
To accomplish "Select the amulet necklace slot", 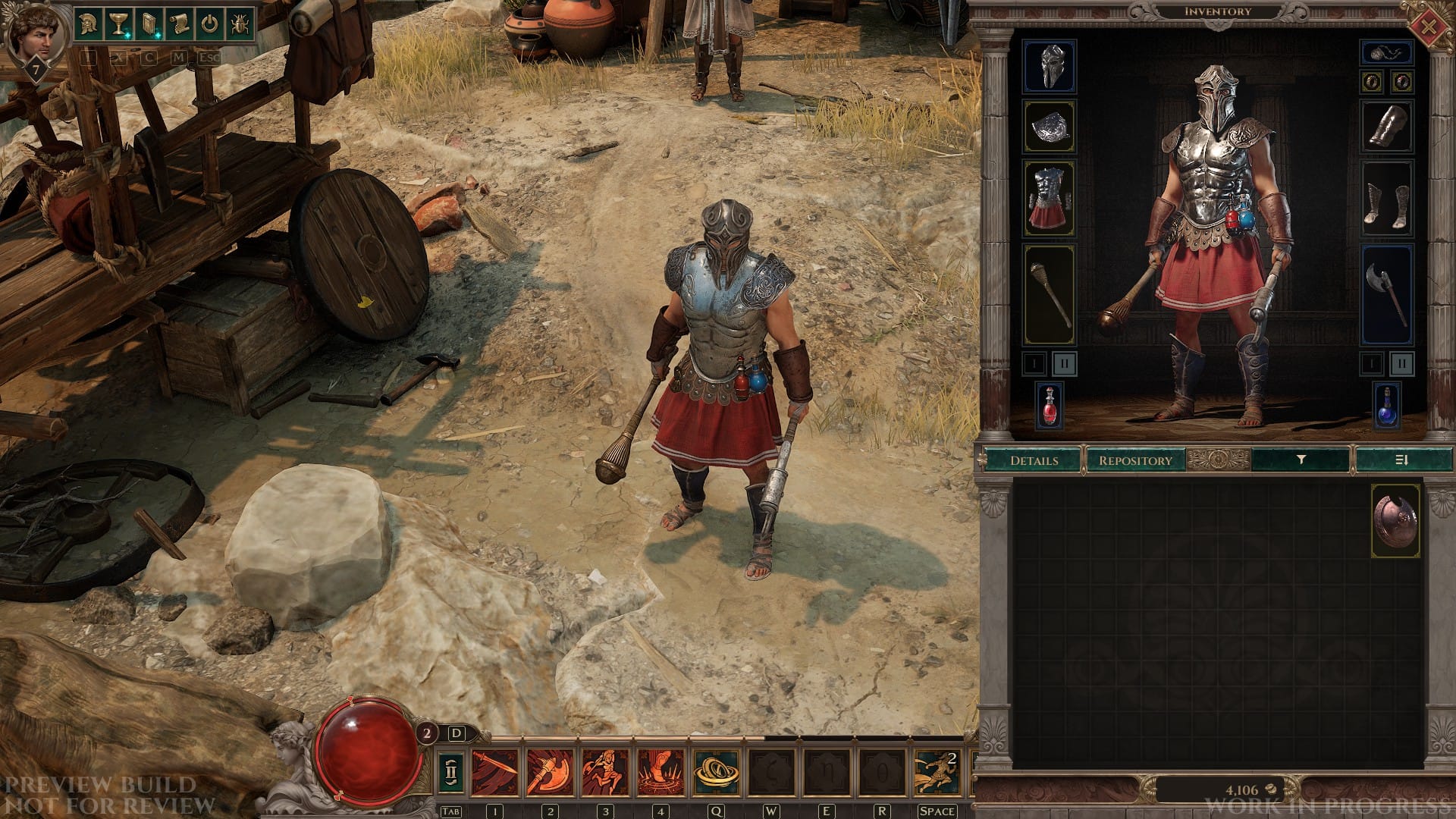I will pos(1387,53).
